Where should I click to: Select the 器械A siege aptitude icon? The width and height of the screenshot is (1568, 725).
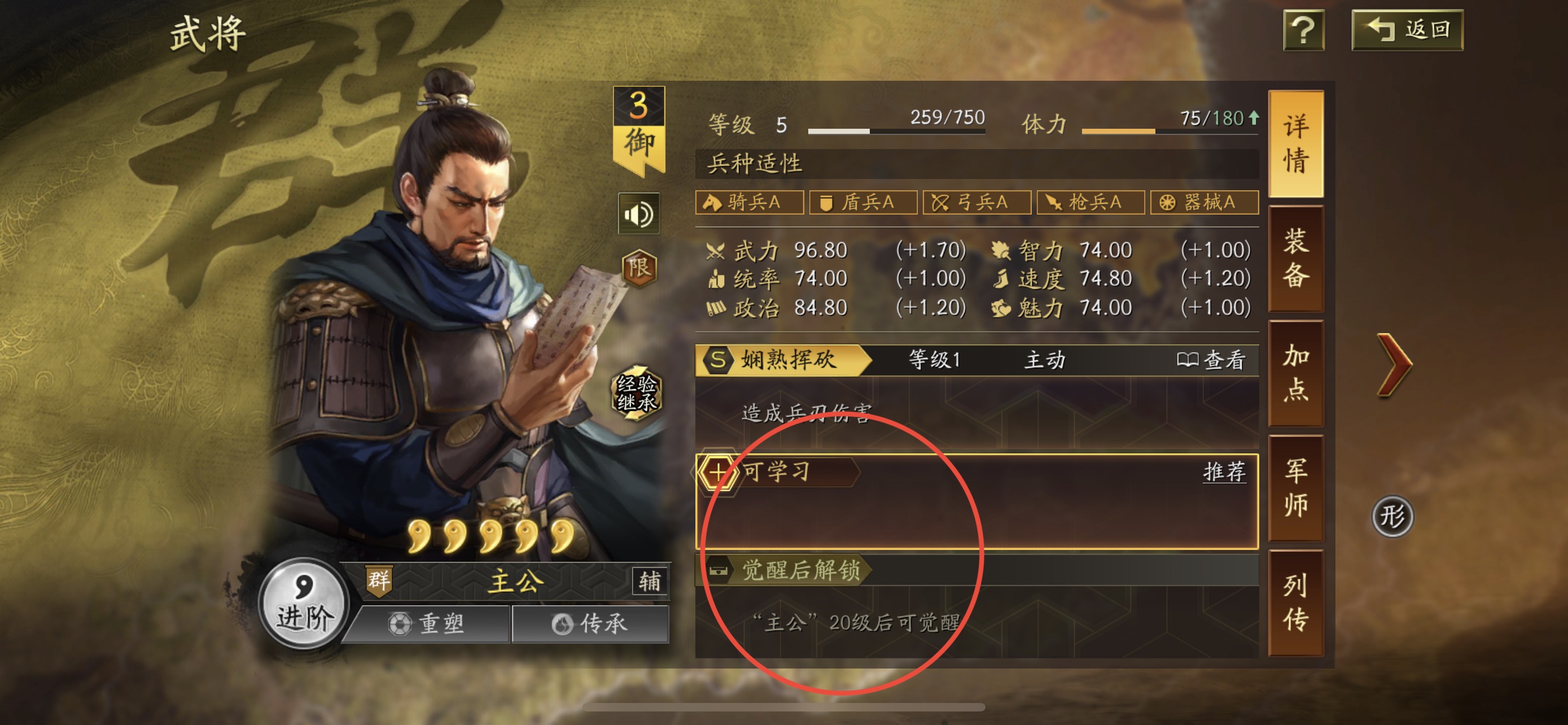pos(1203,203)
